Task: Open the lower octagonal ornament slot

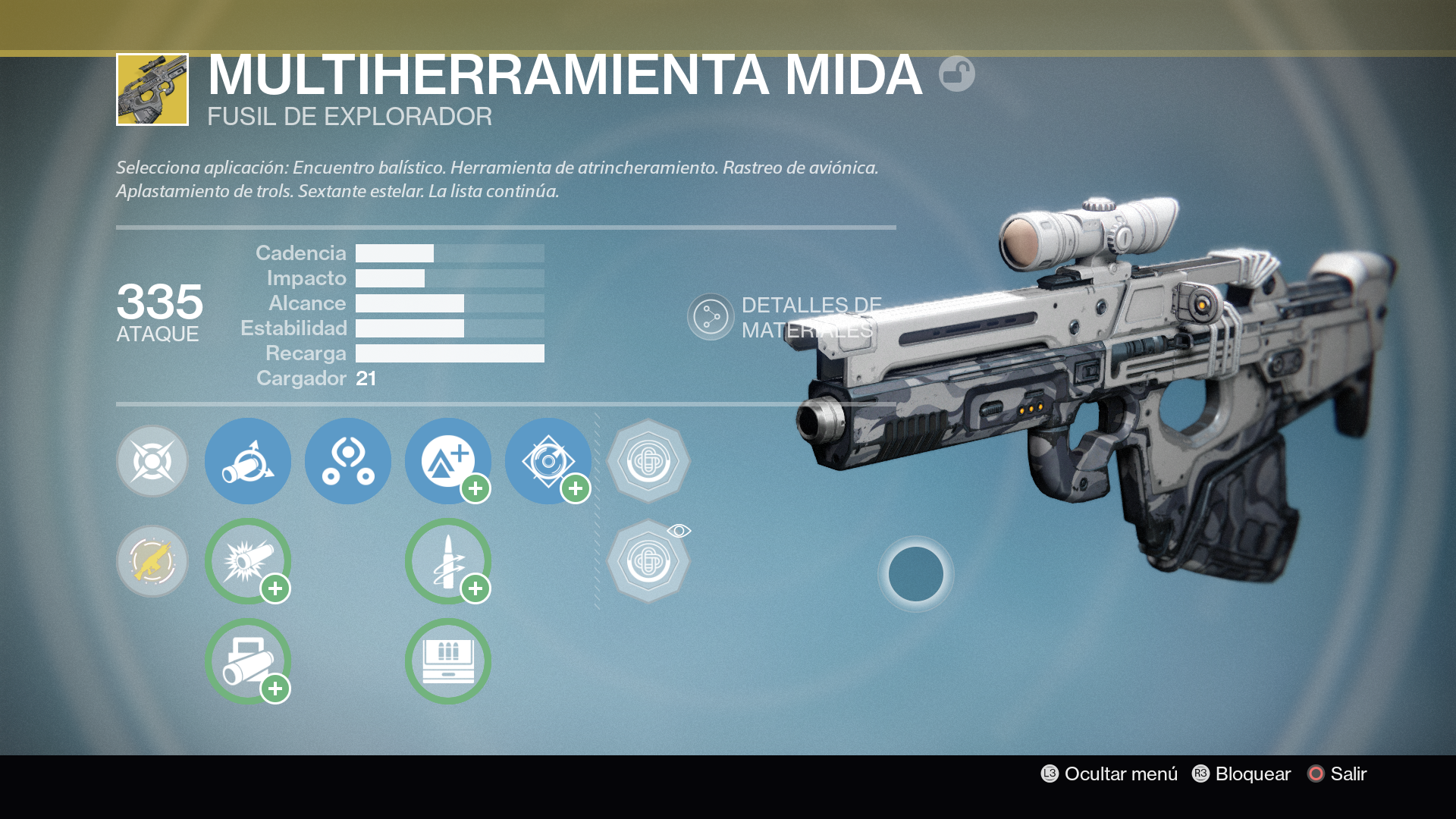Action: click(x=648, y=562)
